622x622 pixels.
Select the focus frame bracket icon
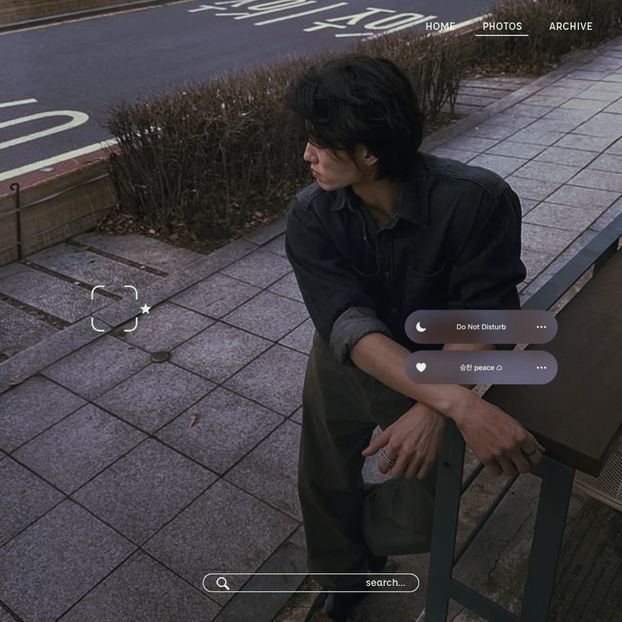[x=114, y=308]
